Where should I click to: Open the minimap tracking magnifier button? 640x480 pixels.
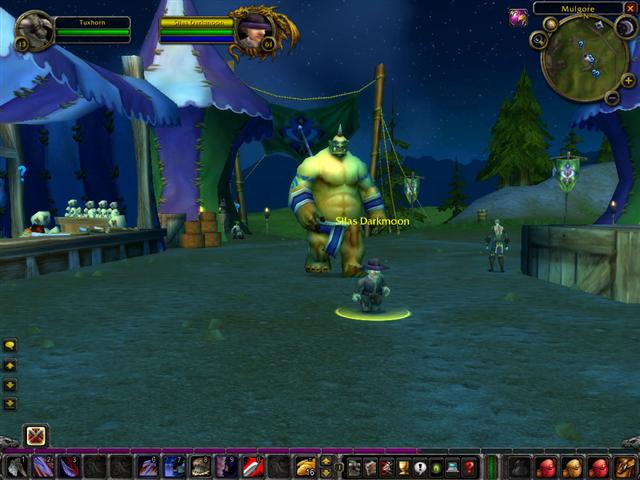coord(539,40)
